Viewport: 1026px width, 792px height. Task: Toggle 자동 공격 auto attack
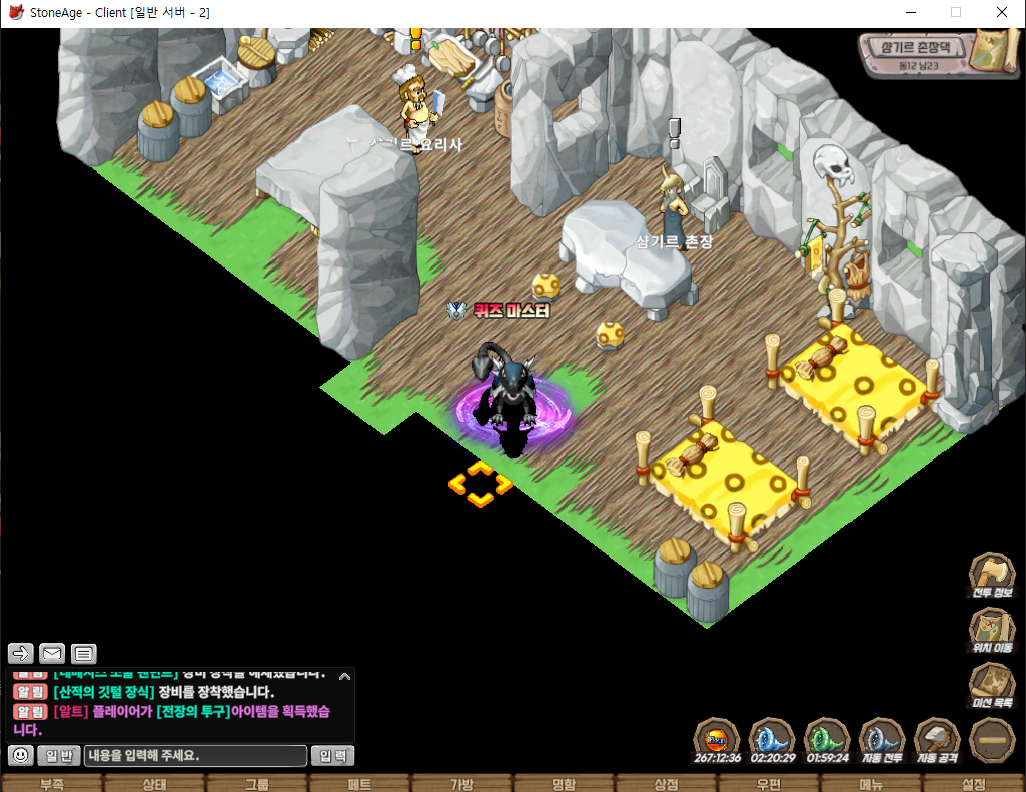tap(937, 740)
